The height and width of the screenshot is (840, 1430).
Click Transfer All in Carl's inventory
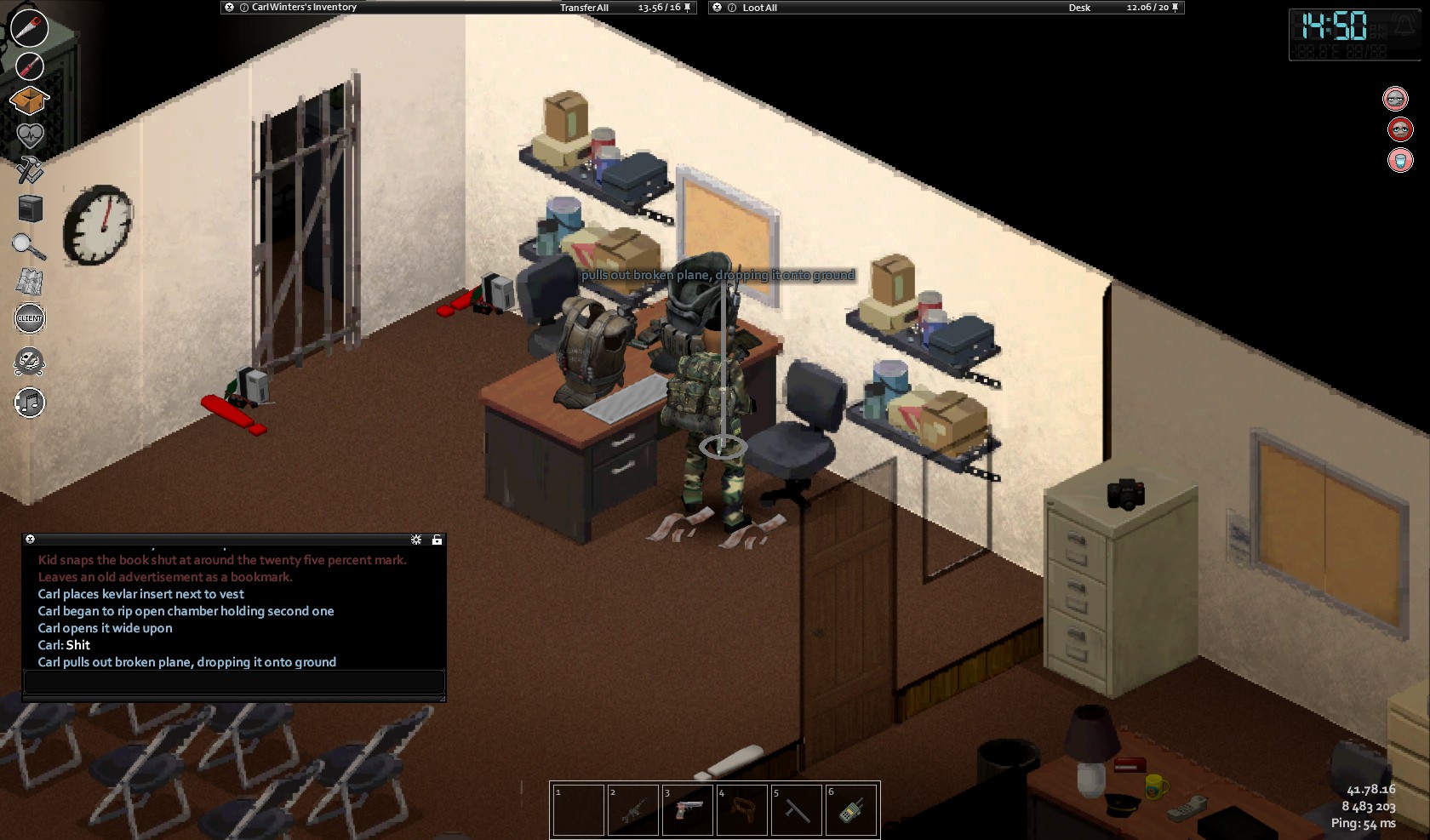(x=584, y=8)
